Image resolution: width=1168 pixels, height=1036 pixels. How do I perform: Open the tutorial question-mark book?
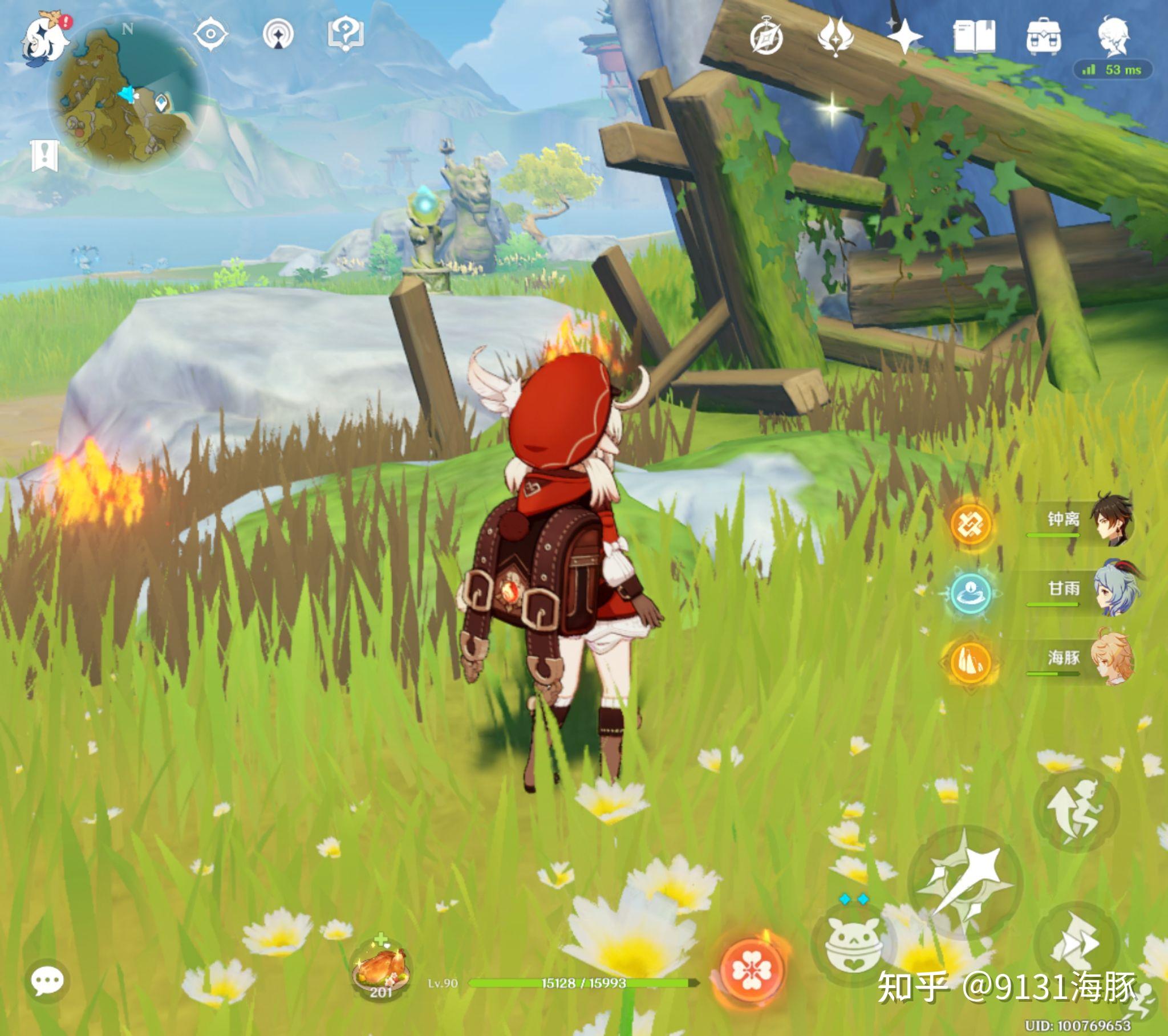pos(346,33)
